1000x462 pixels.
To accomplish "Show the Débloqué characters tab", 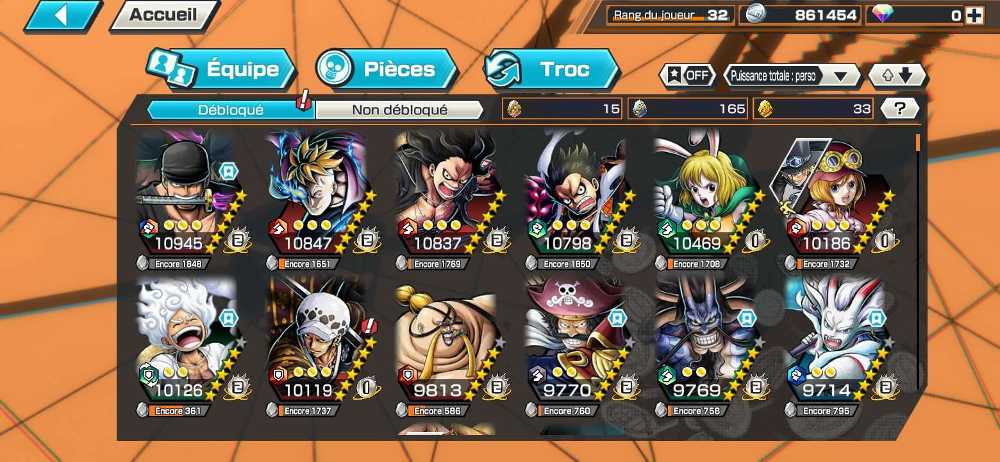I will 231,109.
